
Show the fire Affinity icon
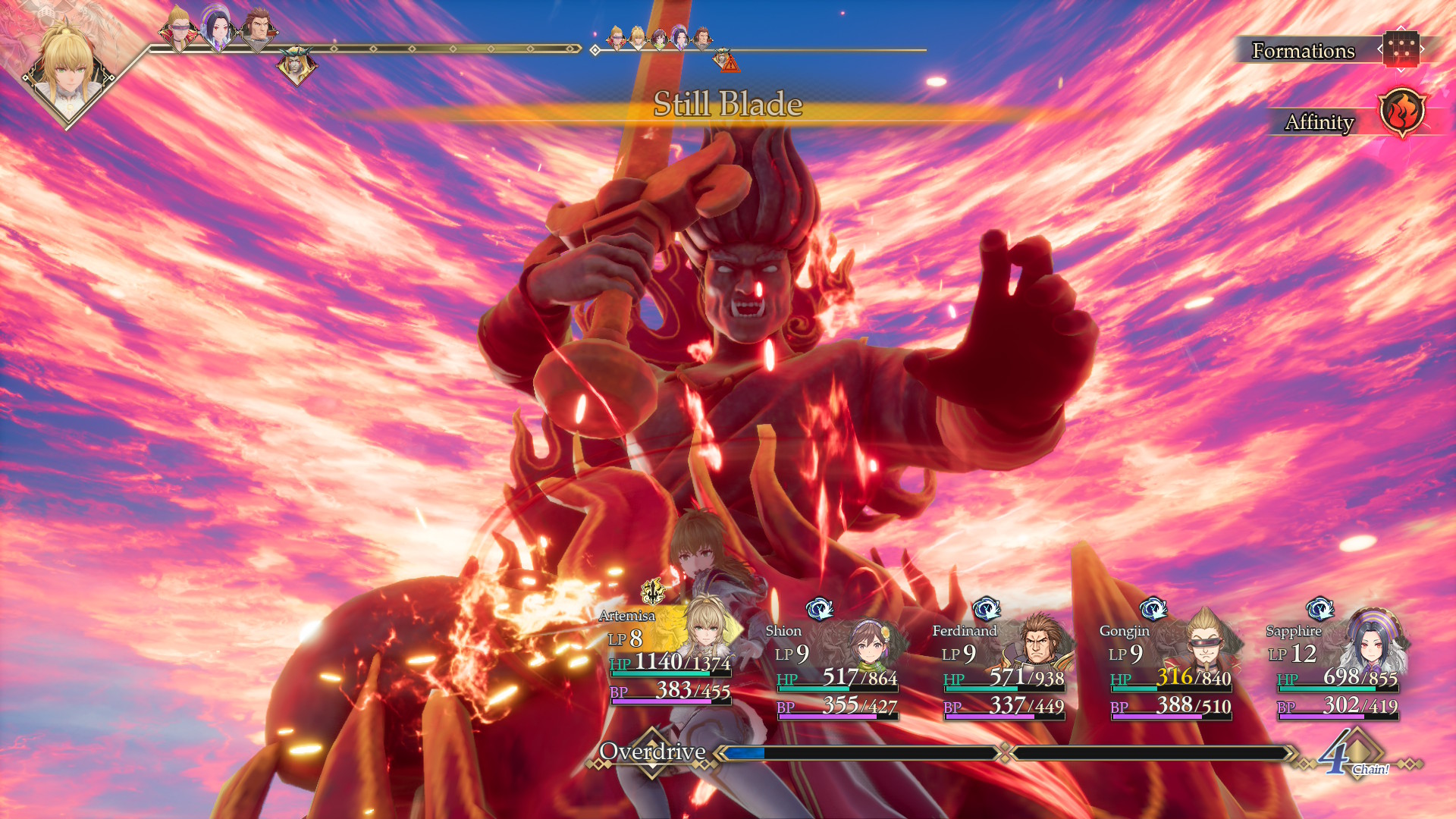pyautogui.click(x=1401, y=113)
